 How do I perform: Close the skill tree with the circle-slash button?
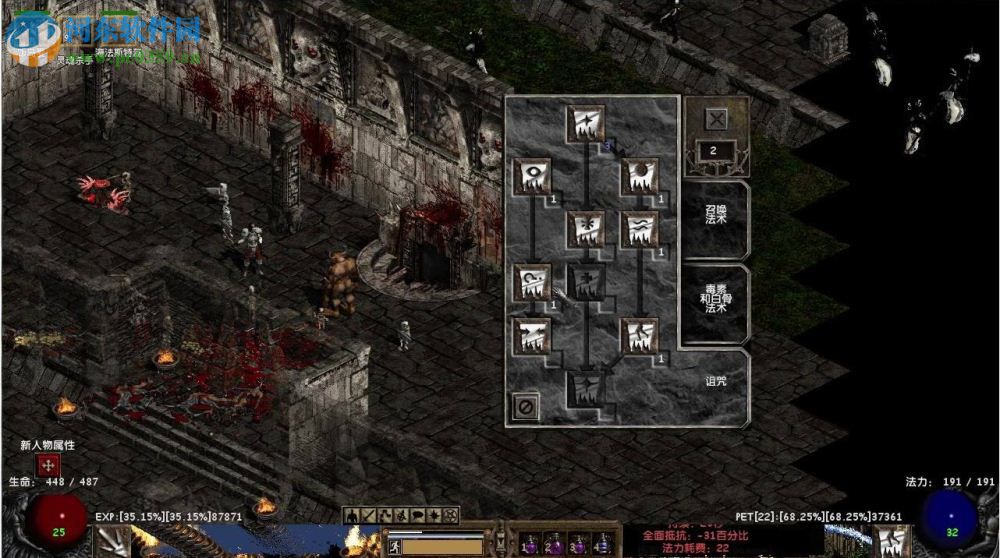[525, 406]
